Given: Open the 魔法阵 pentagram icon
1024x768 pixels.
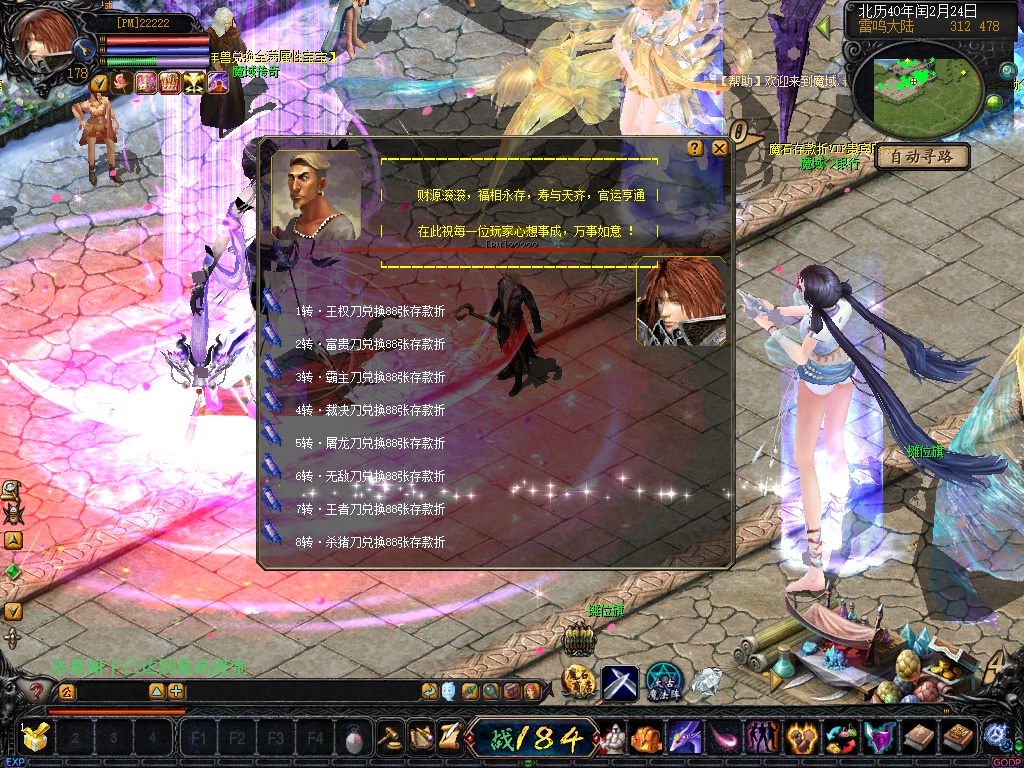Looking at the screenshot, I should coord(663,682).
